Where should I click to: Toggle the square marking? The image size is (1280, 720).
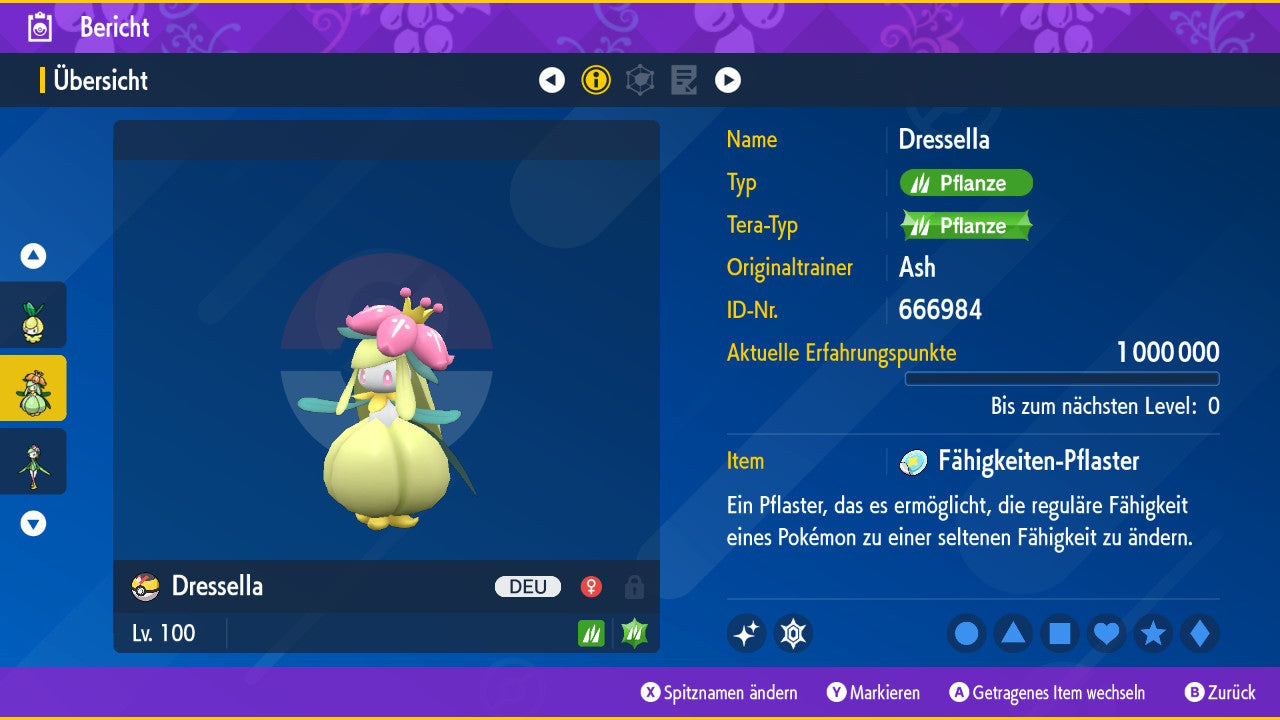pyautogui.click(x=1060, y=634)
